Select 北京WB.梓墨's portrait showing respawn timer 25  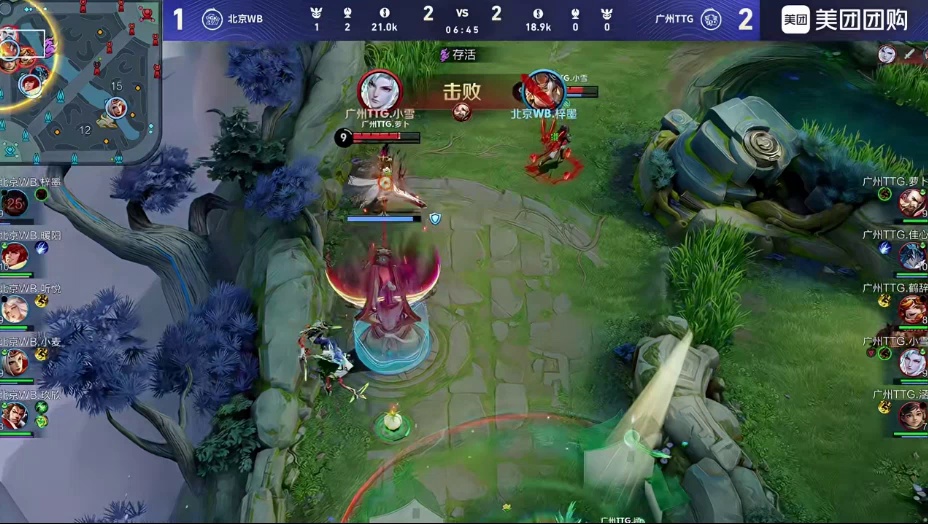tap(15, 205)
